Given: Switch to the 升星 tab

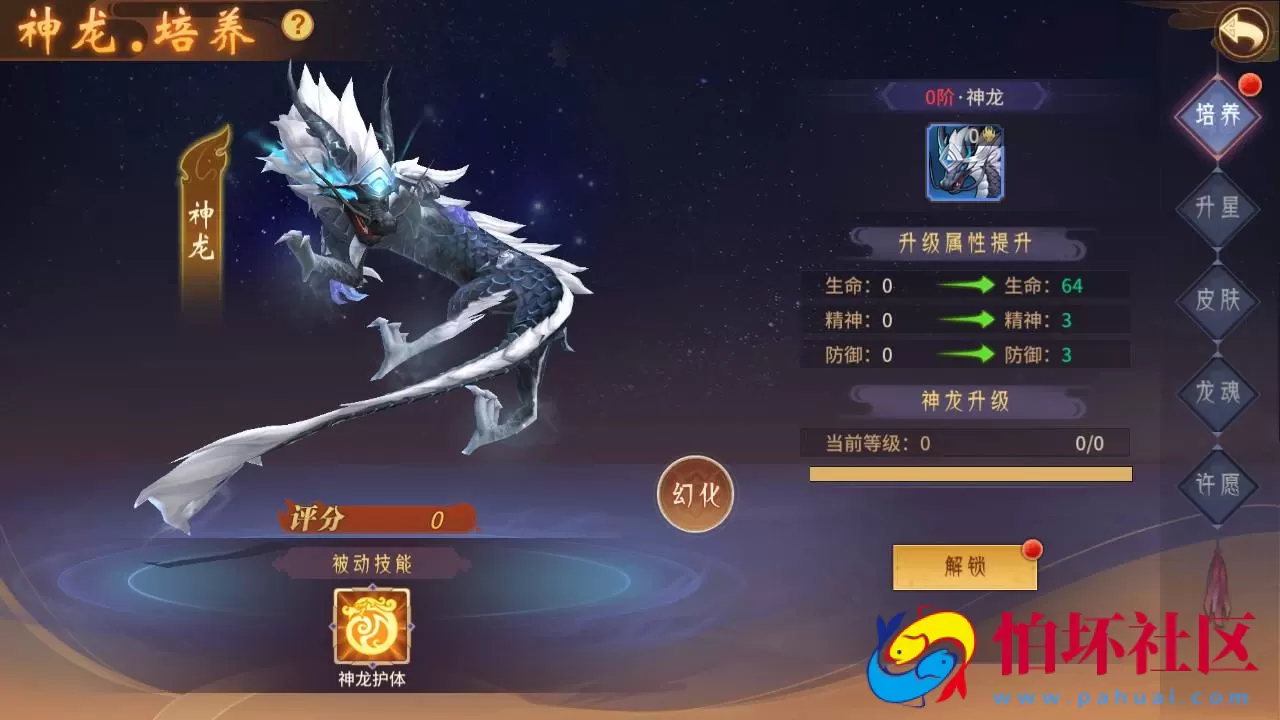Looking at the screenshot, I should point(1218,207).
